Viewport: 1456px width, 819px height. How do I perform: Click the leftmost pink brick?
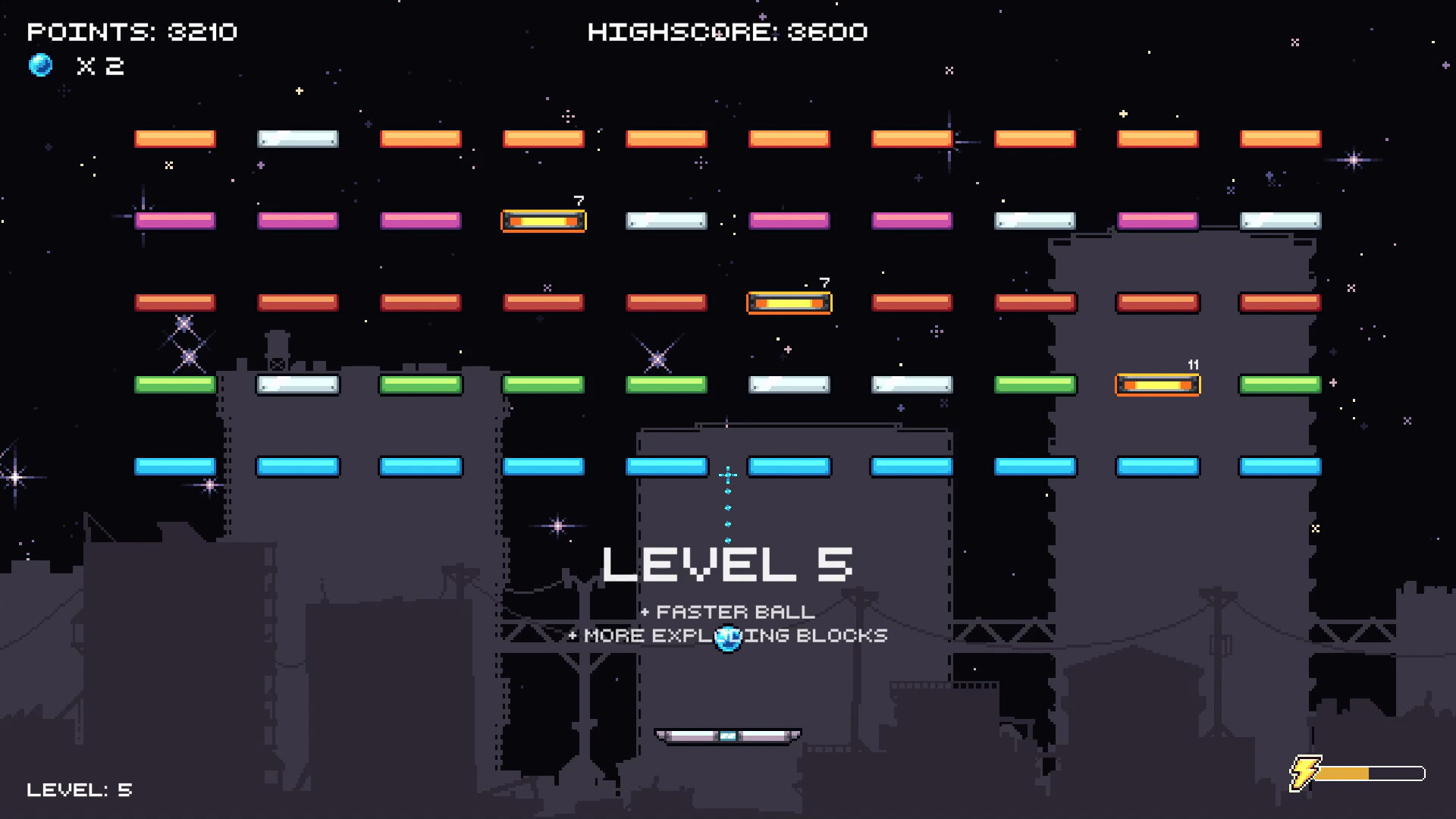(x=174, y=220)
